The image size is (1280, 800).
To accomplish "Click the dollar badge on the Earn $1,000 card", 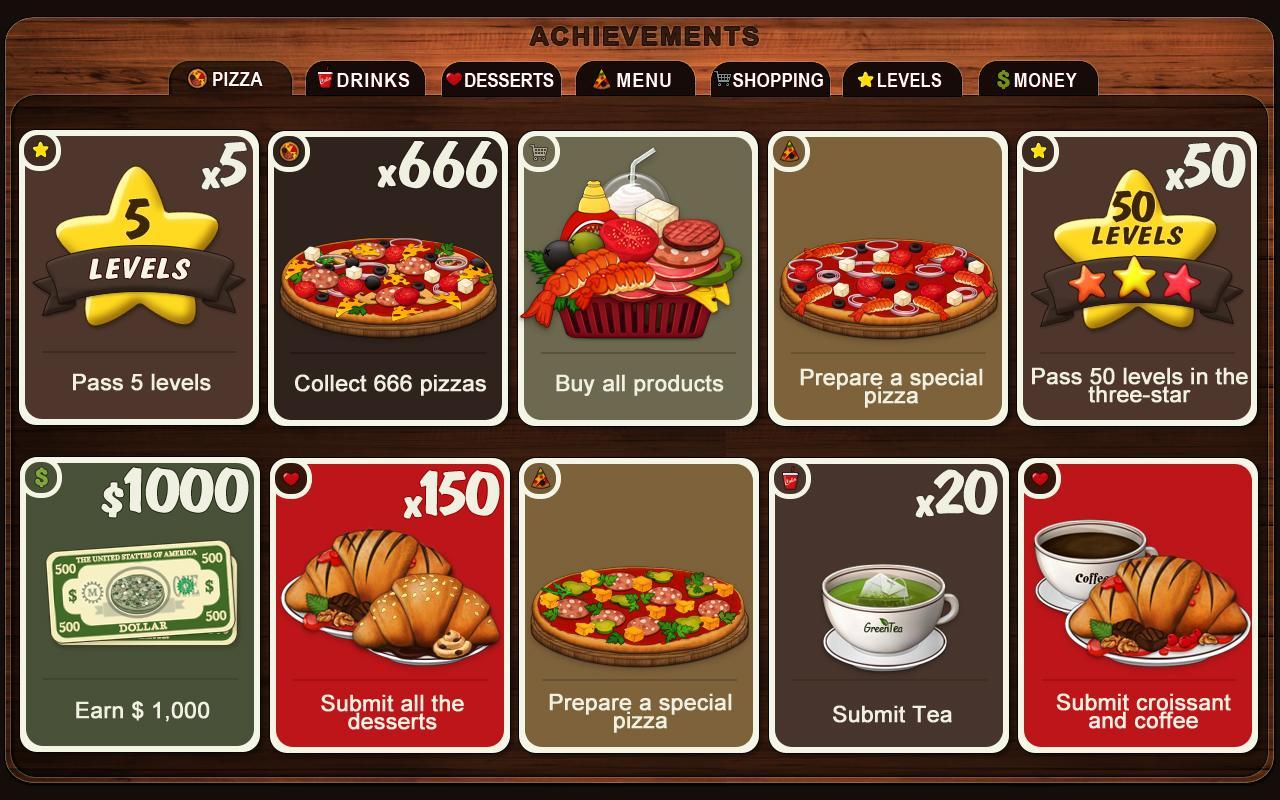I will point(40,481).
